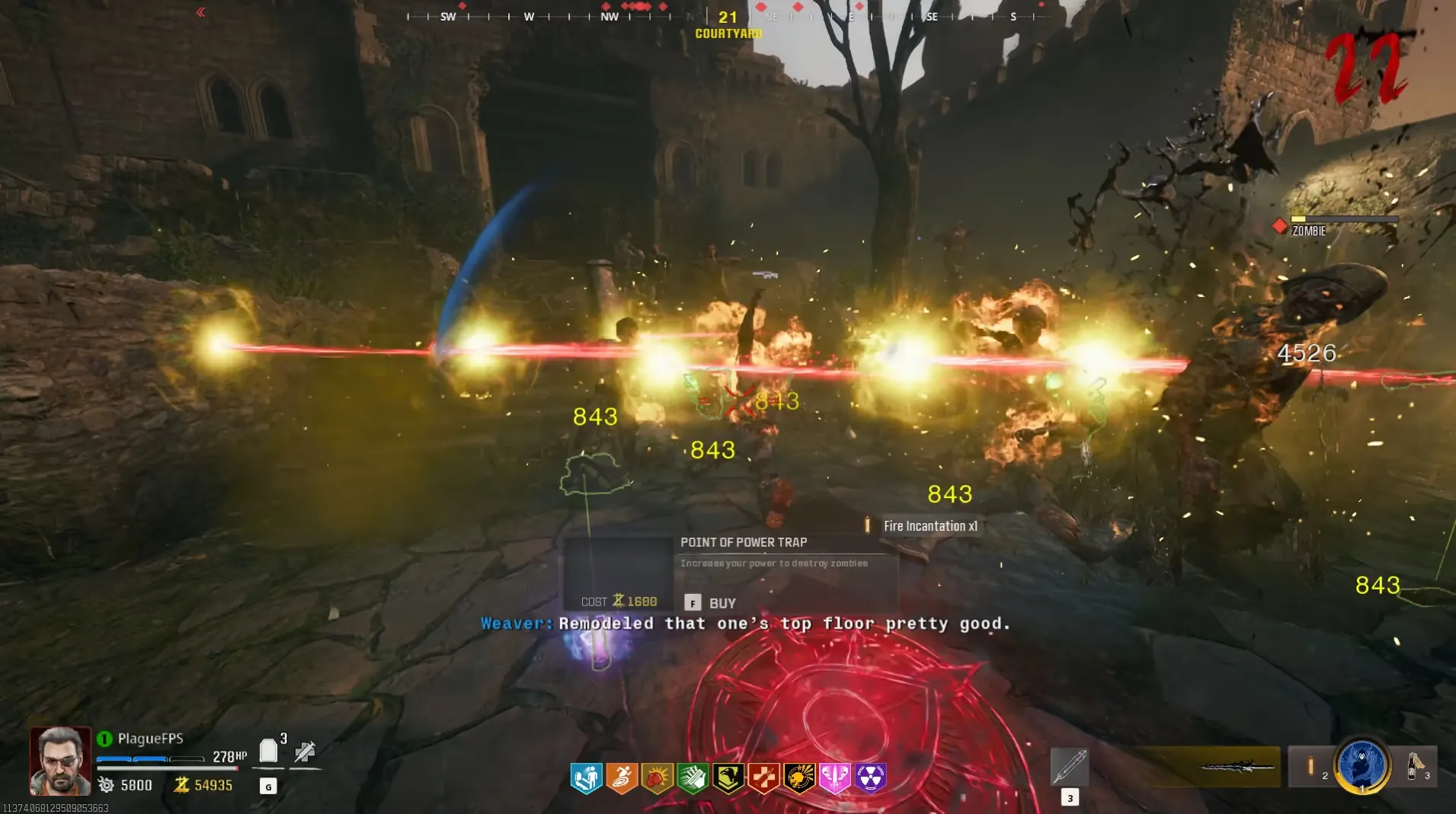The height and width of the screenshot is (814, 1456).
Task: Click the red chevron arrows in the corner
Action: click(200, 12)
